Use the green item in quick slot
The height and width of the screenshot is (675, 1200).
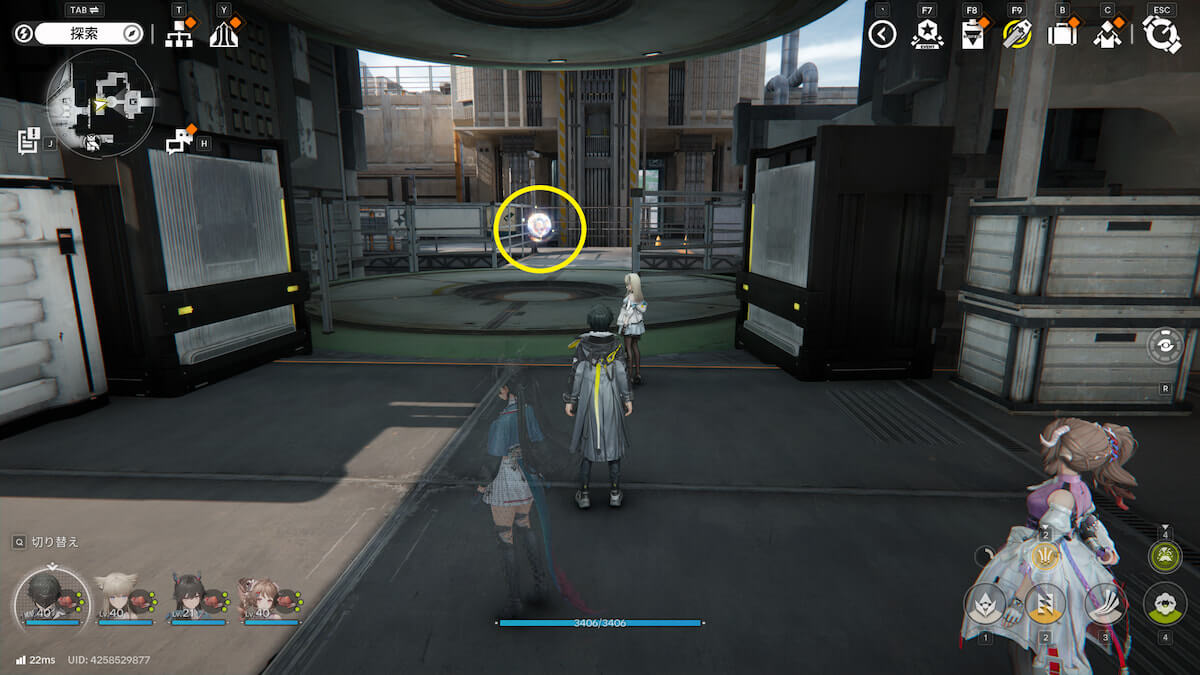1164,557
